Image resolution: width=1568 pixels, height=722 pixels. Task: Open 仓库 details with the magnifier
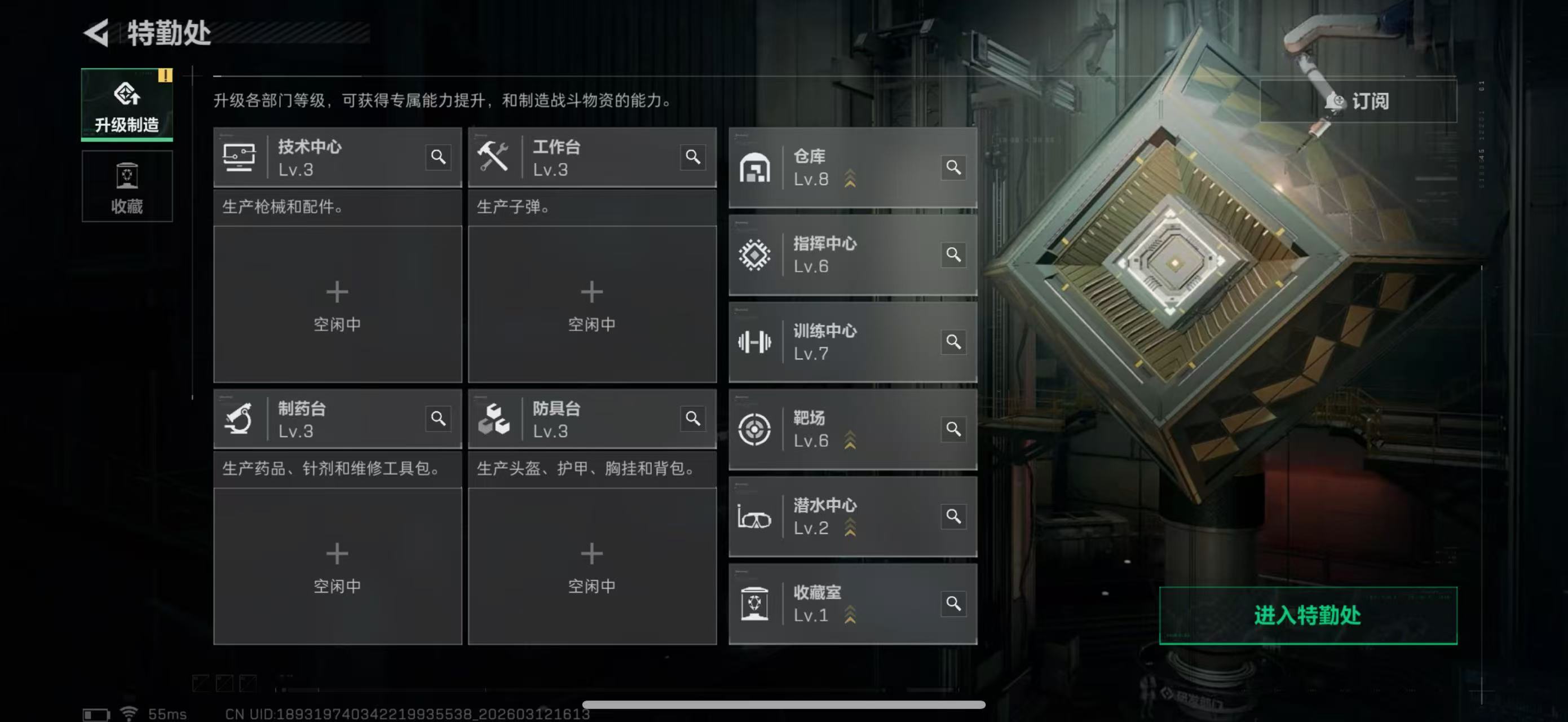pyautogui.click(x=954, y=168)
